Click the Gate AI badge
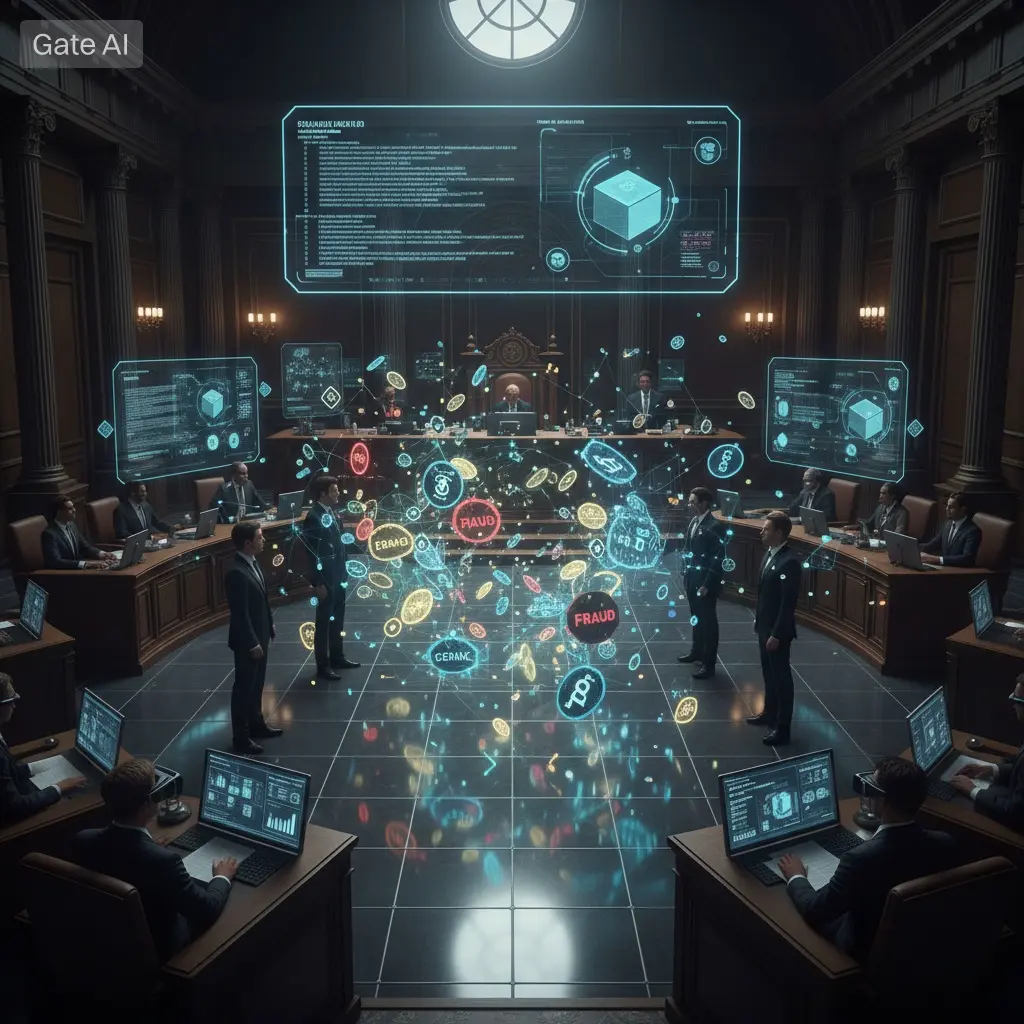 pos(81,45)
